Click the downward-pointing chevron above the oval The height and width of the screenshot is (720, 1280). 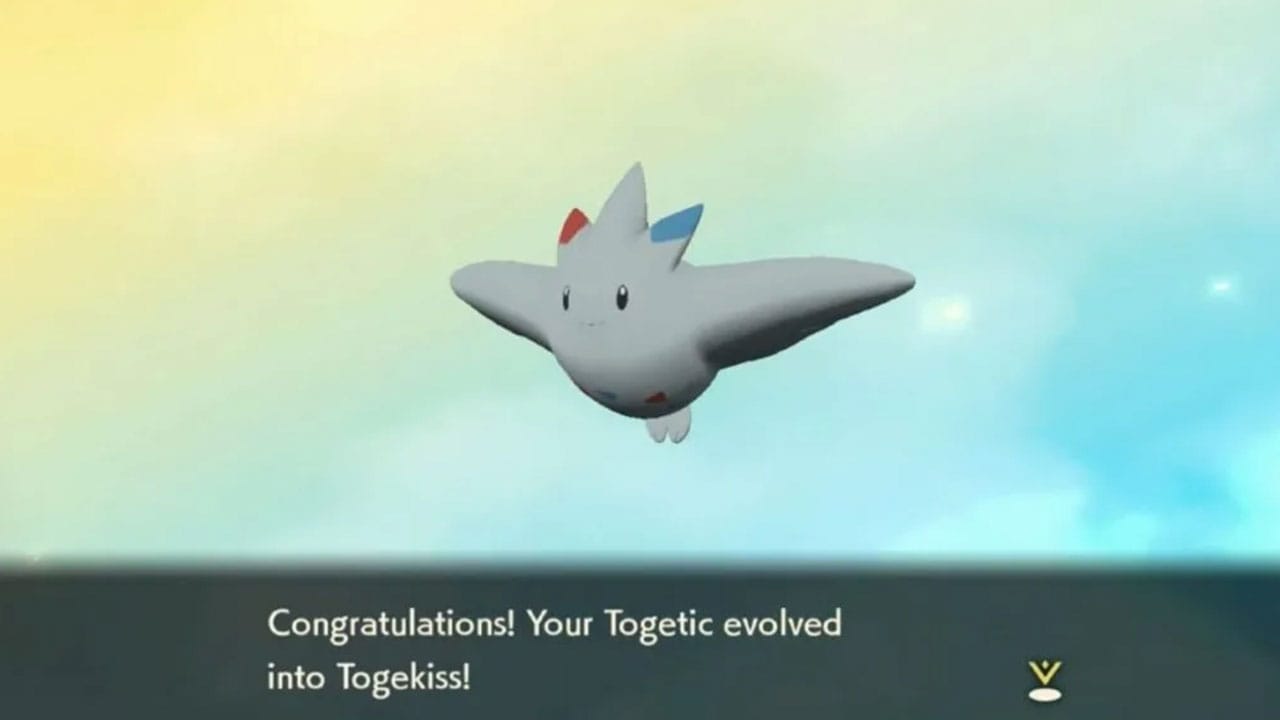pyautogui.click(x=1046, y=670)
